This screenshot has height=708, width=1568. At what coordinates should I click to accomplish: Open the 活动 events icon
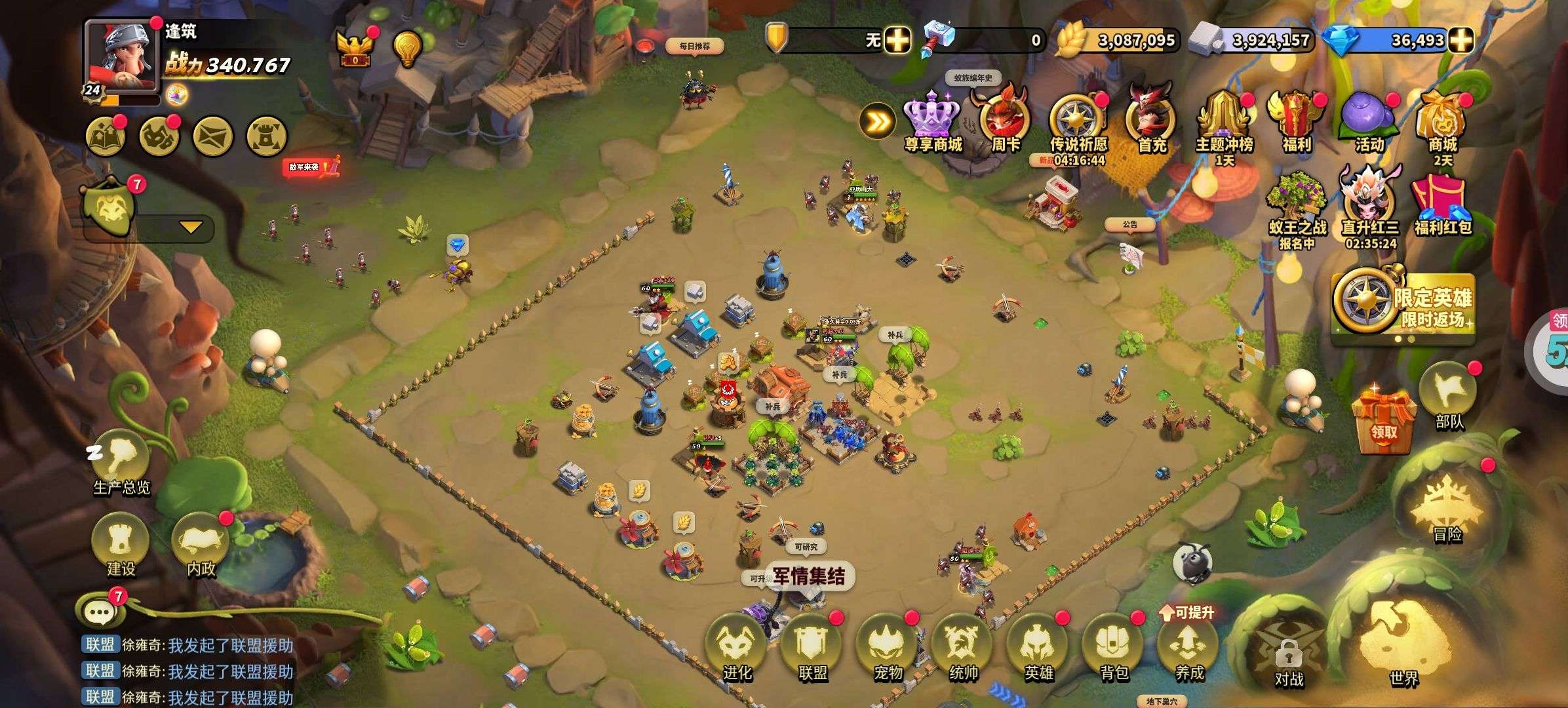1369,121
